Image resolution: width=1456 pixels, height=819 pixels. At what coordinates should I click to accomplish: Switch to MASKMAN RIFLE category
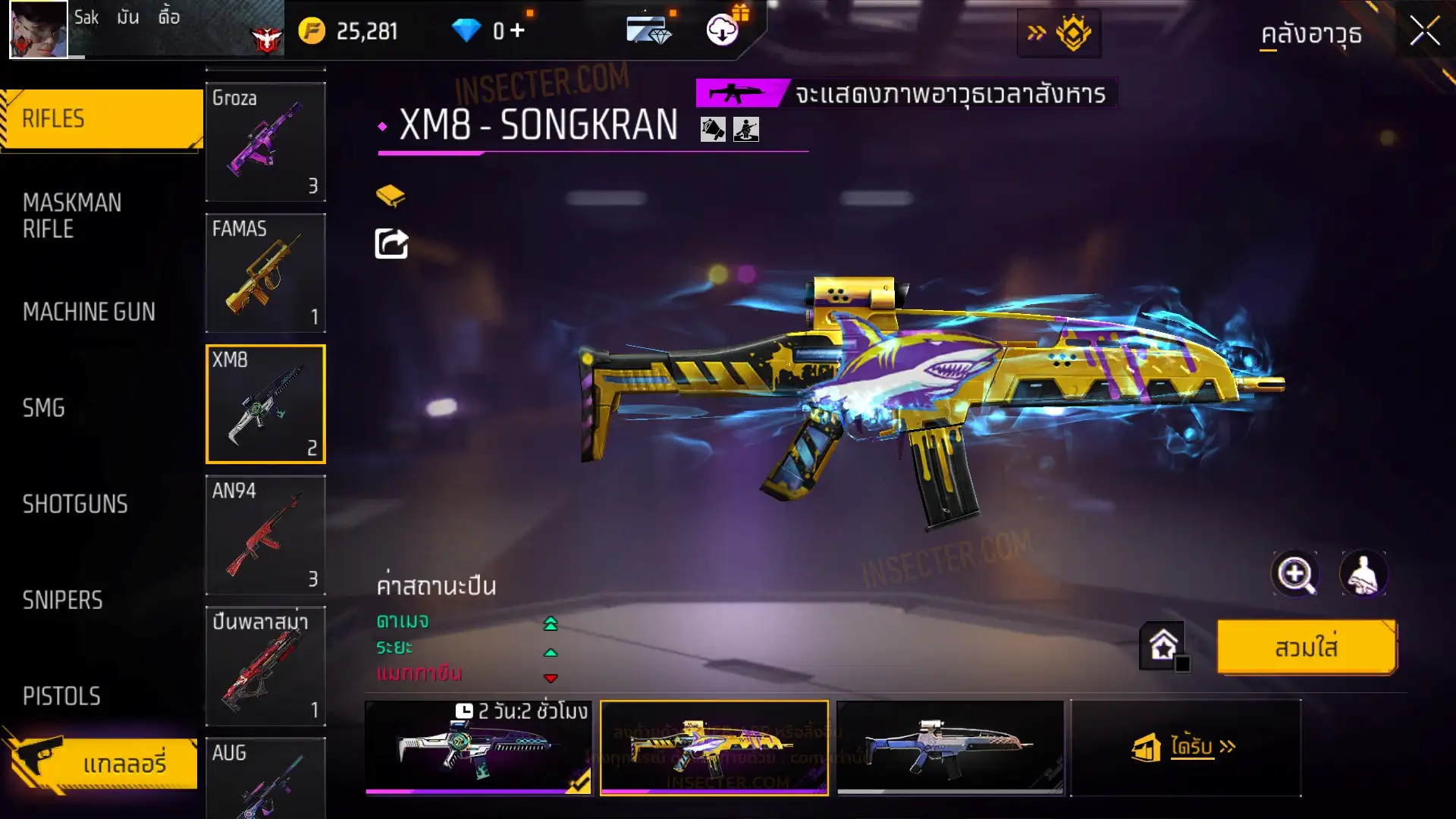[x=73, y=215]
